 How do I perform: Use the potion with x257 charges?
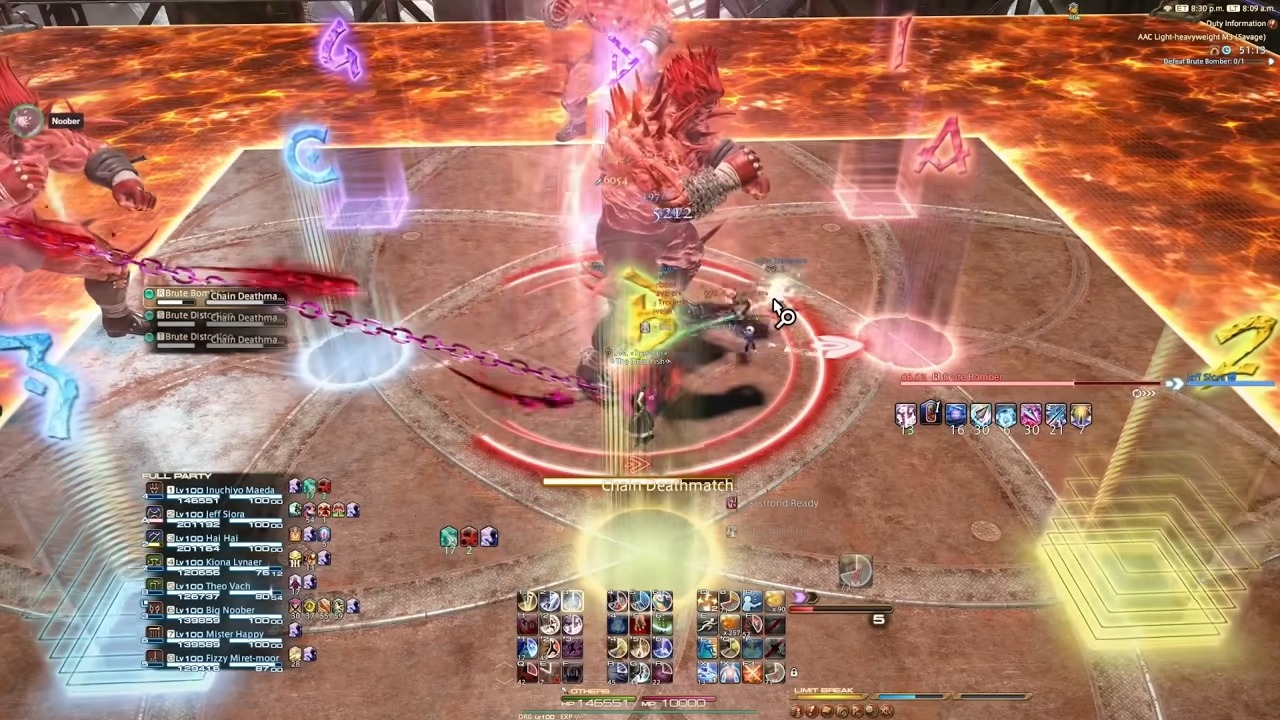coord(730,626)
